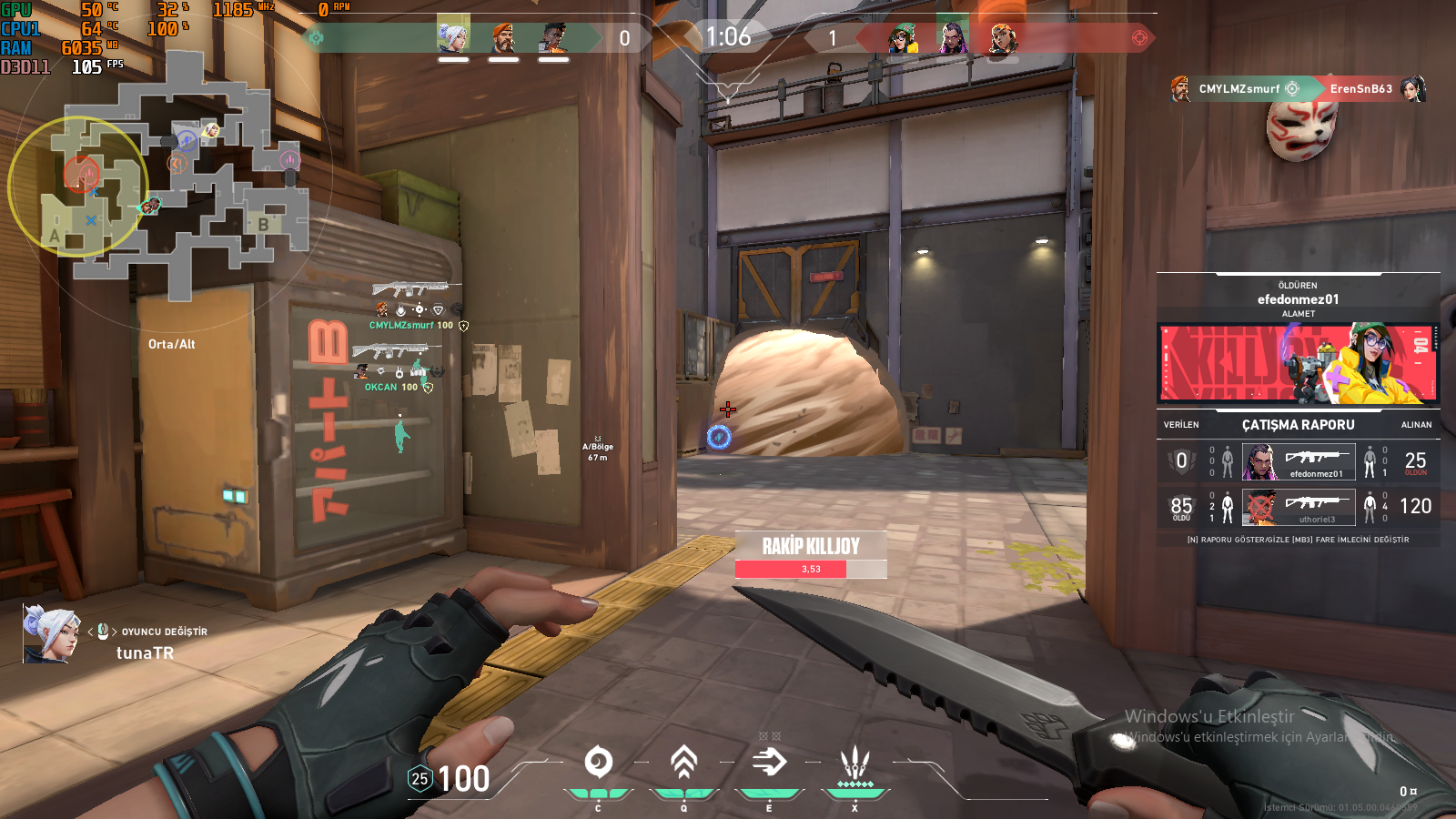Click the CMYLMZsmurf kill feed entry
This screenshot has width=1456, height=819.
tap(1298, 88)
